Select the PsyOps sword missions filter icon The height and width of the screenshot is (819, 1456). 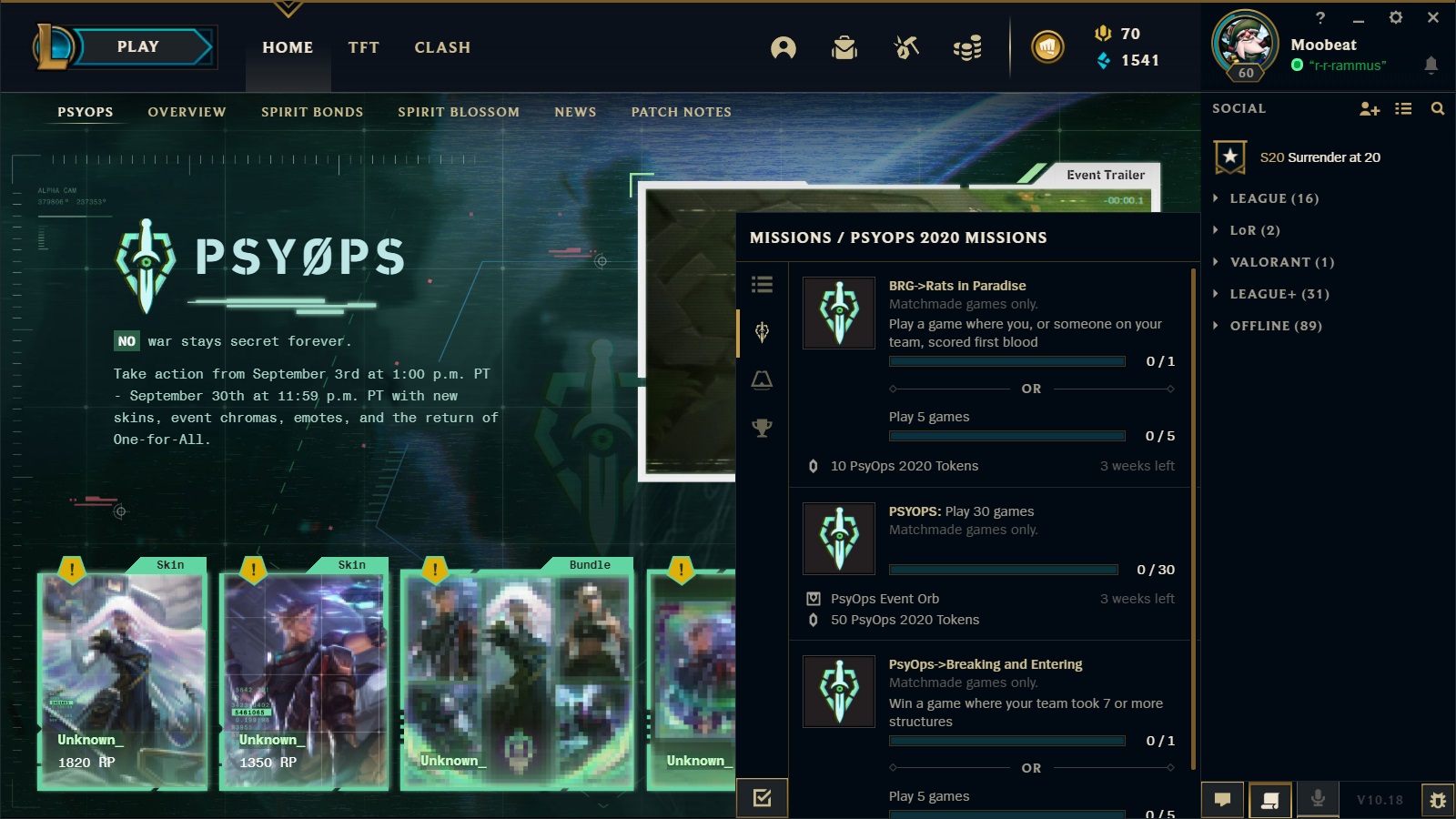tap(763, 333)
